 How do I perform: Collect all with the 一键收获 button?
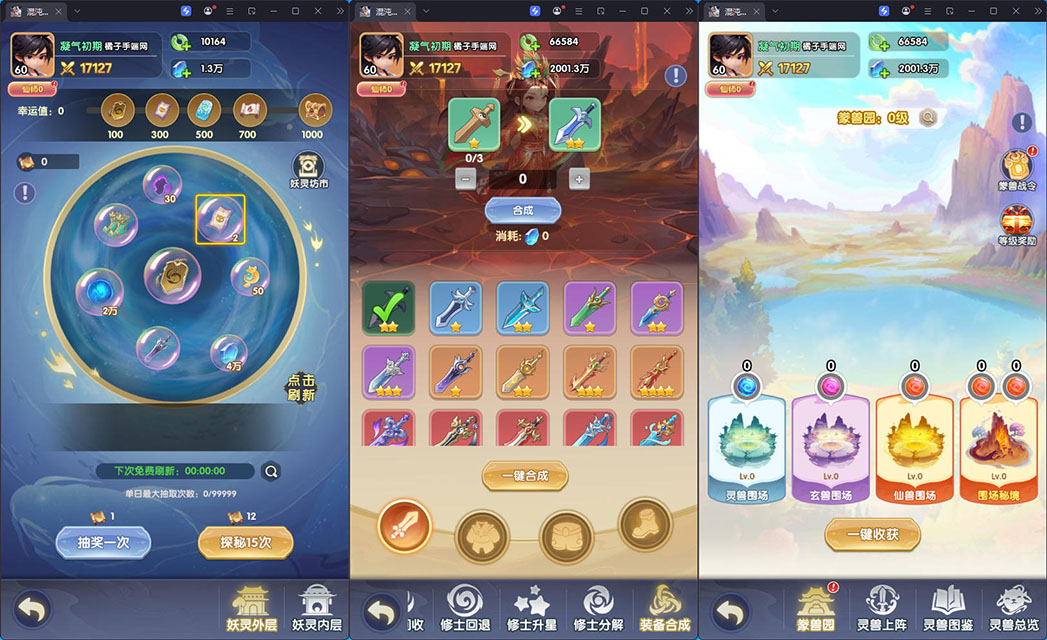click(x=872, y=534)
